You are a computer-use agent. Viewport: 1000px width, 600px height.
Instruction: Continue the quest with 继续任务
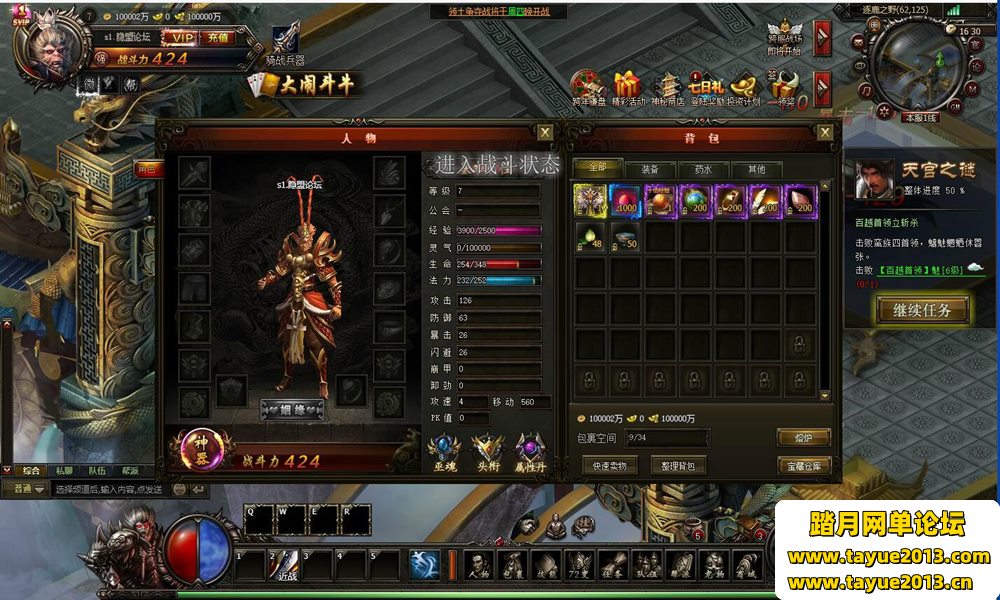coord(923,310)
